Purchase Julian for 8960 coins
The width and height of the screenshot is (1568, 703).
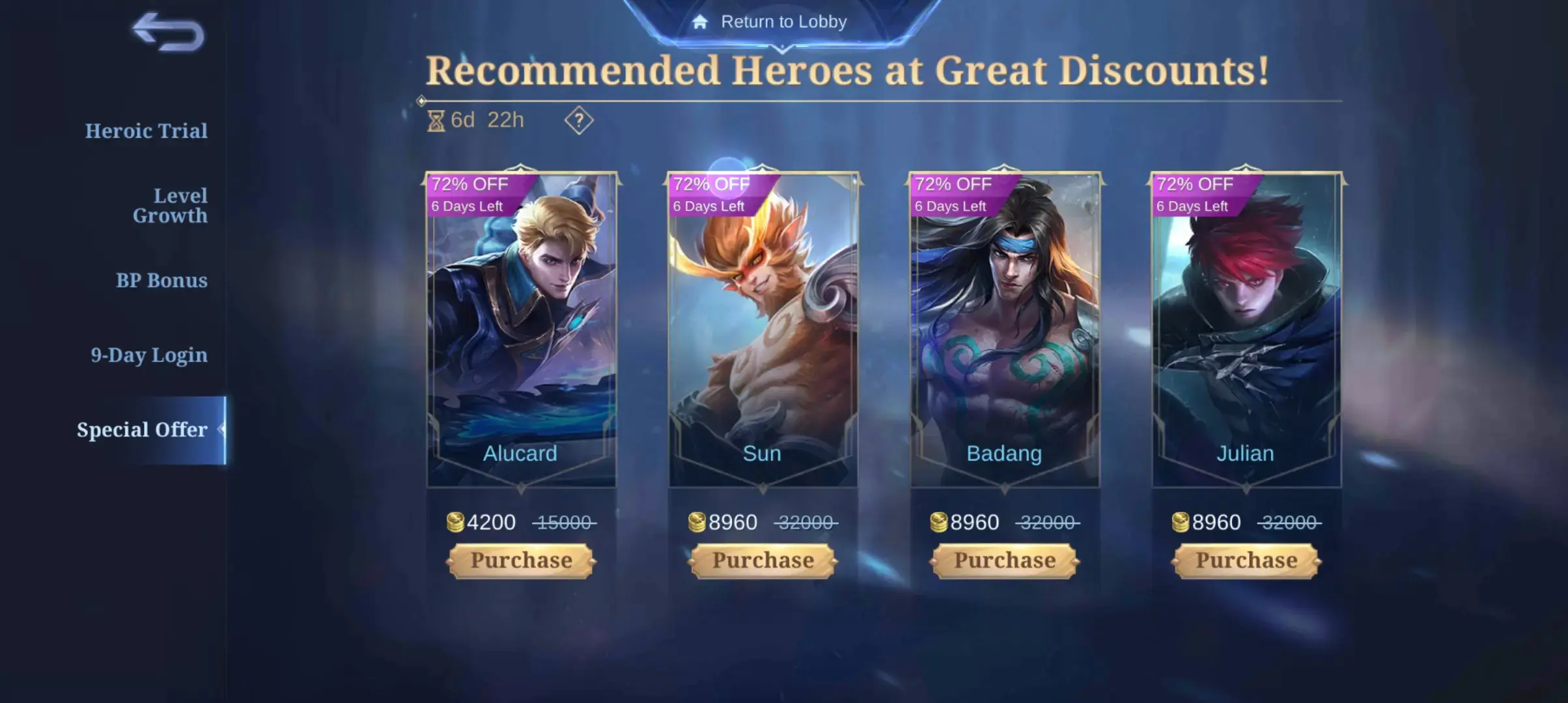(x=1246, y=560)
